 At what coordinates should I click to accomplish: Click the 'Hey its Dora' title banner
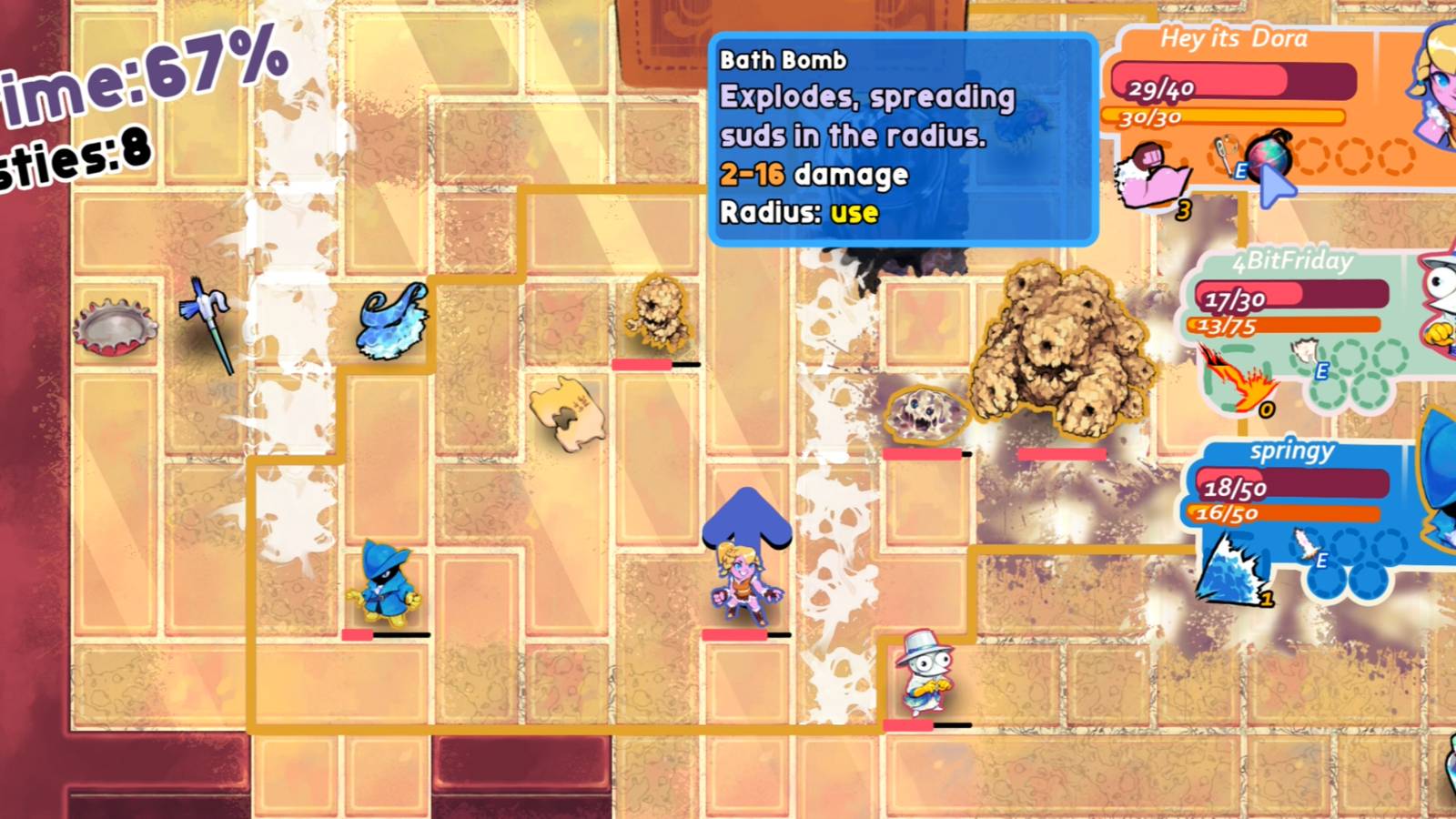click(x=1233, y=38)
